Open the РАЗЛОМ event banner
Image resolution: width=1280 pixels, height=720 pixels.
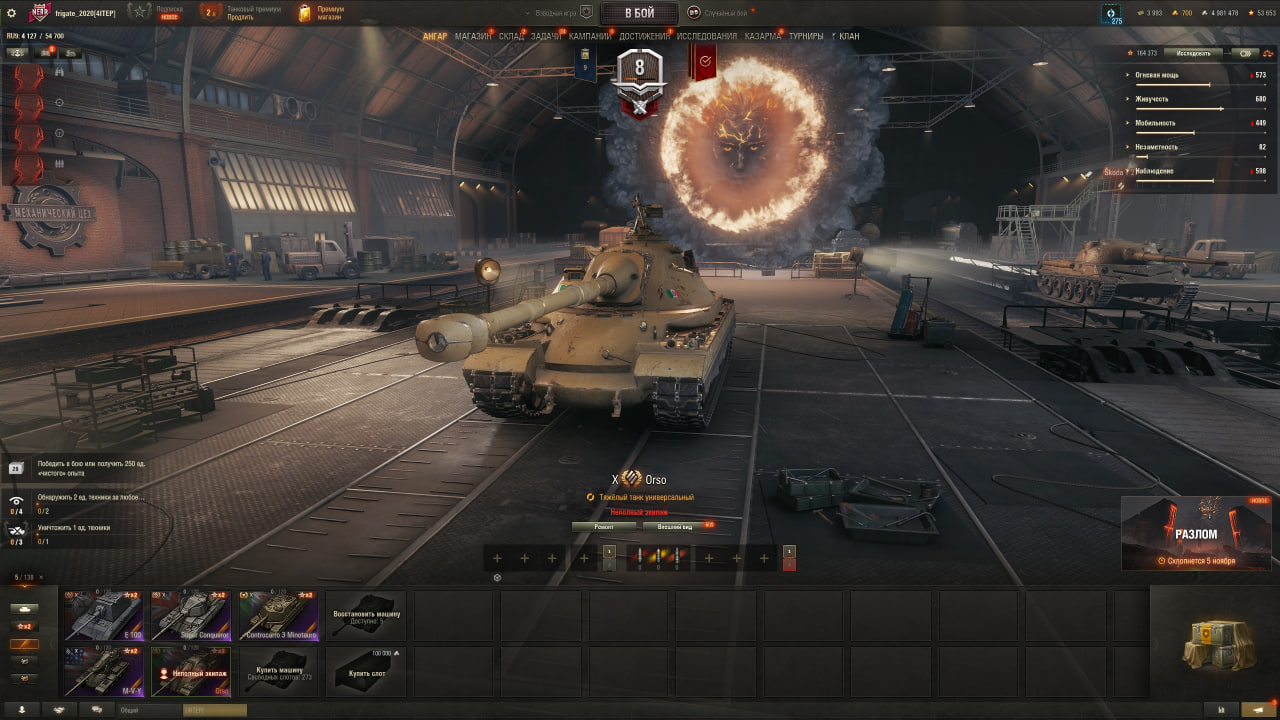click(1195, 533)
